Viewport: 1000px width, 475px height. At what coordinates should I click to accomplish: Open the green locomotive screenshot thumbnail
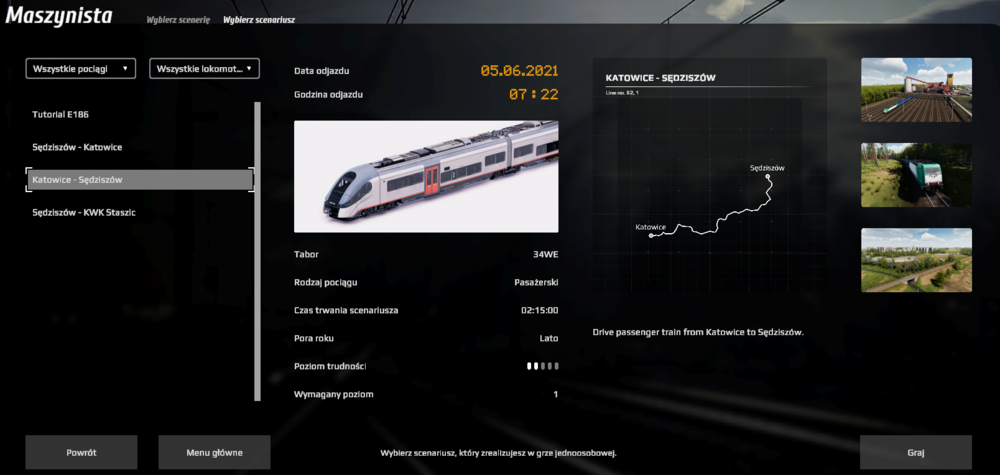point(916,176)
